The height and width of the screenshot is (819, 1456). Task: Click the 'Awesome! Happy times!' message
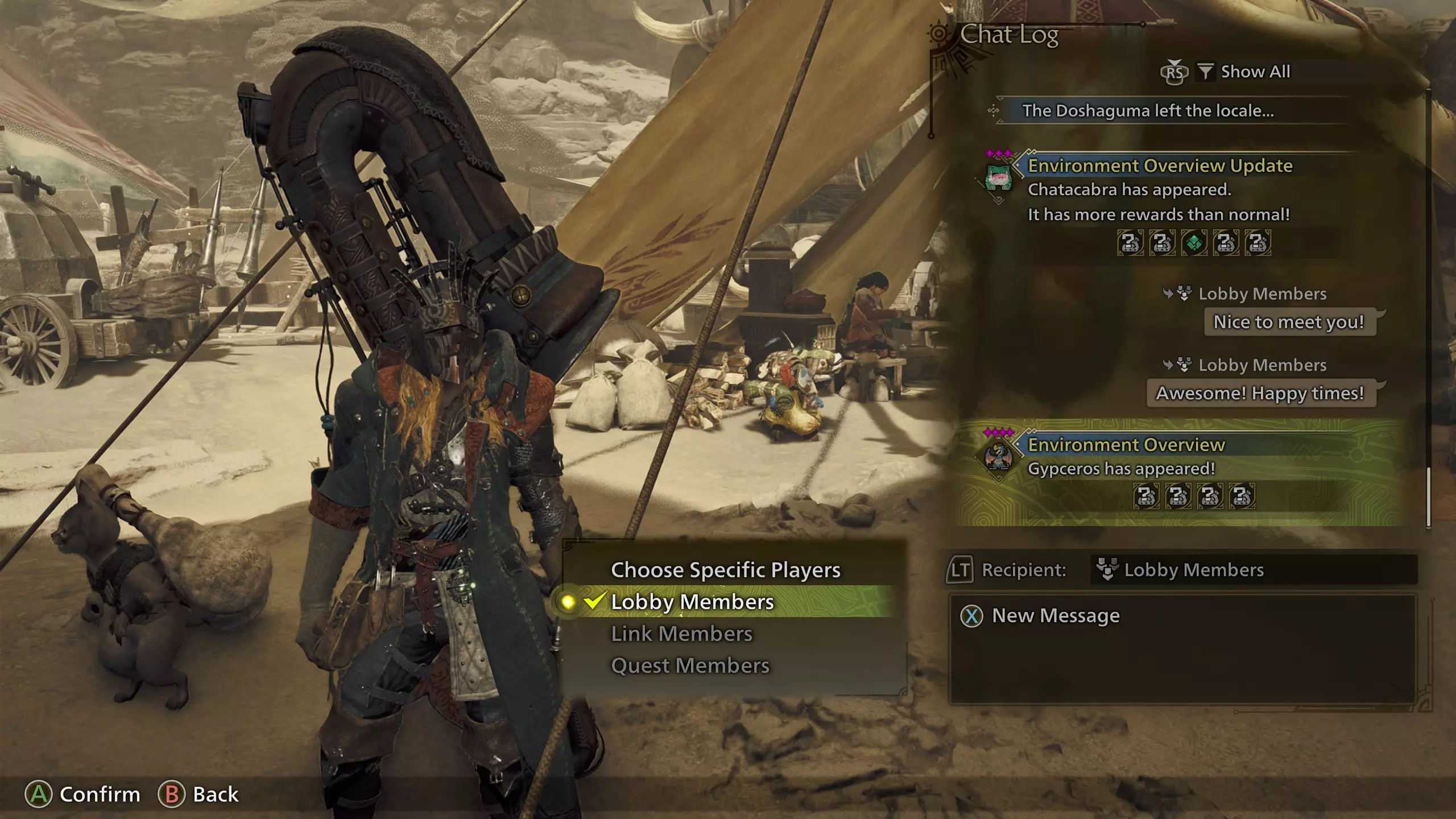pyautogui.click(x=1260, y=393)
